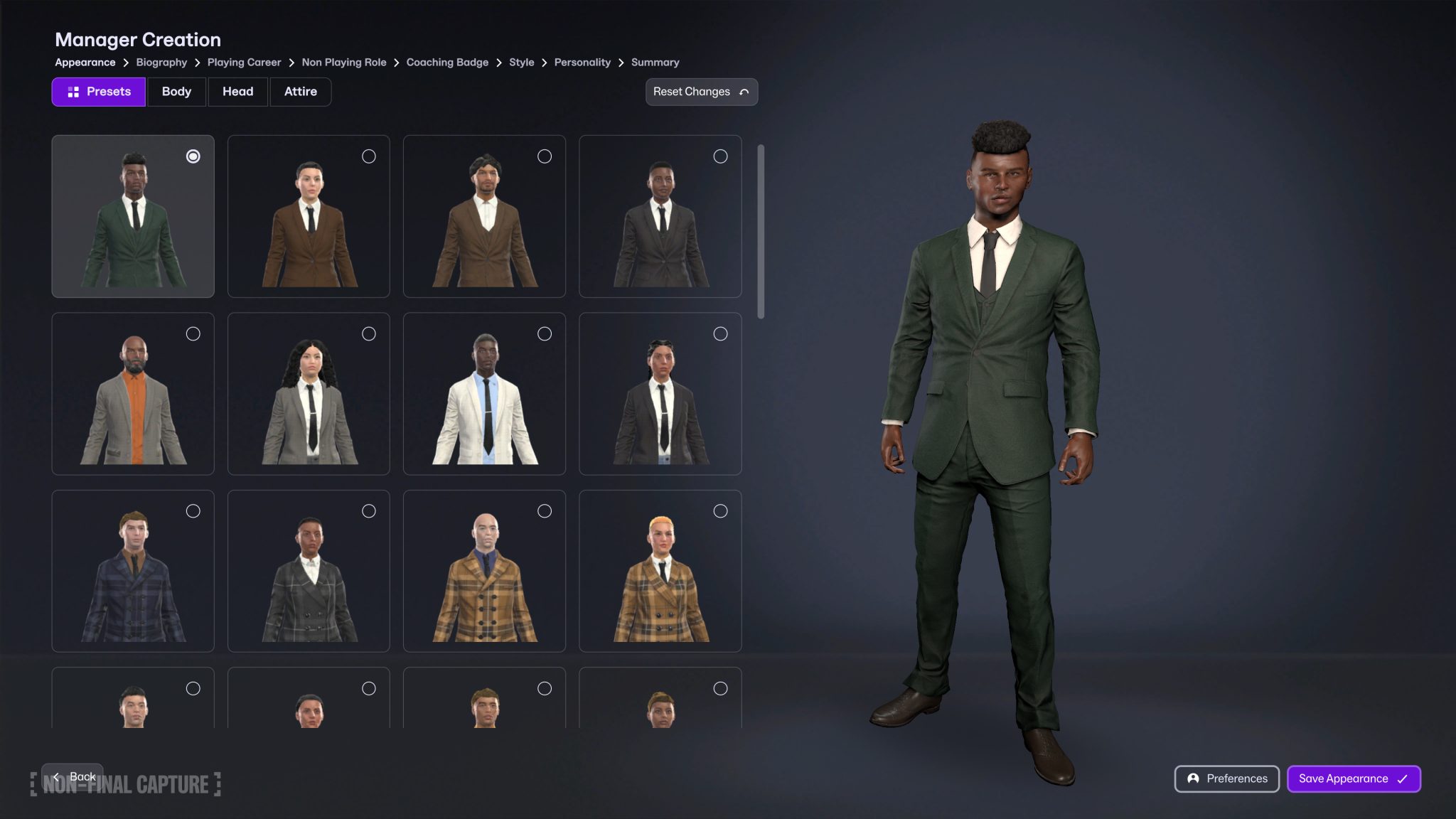
Task: Switch to the Head tab
Action: coord(238,91)
